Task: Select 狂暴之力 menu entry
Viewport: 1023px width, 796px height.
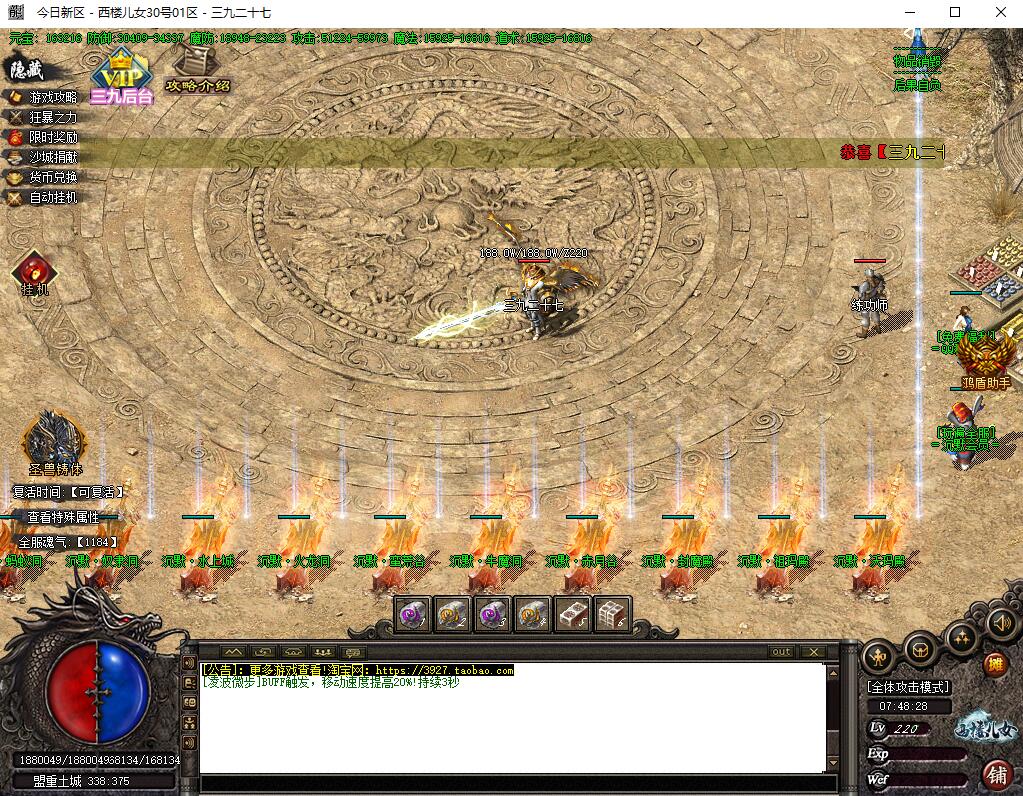Action: pos(52,117)
